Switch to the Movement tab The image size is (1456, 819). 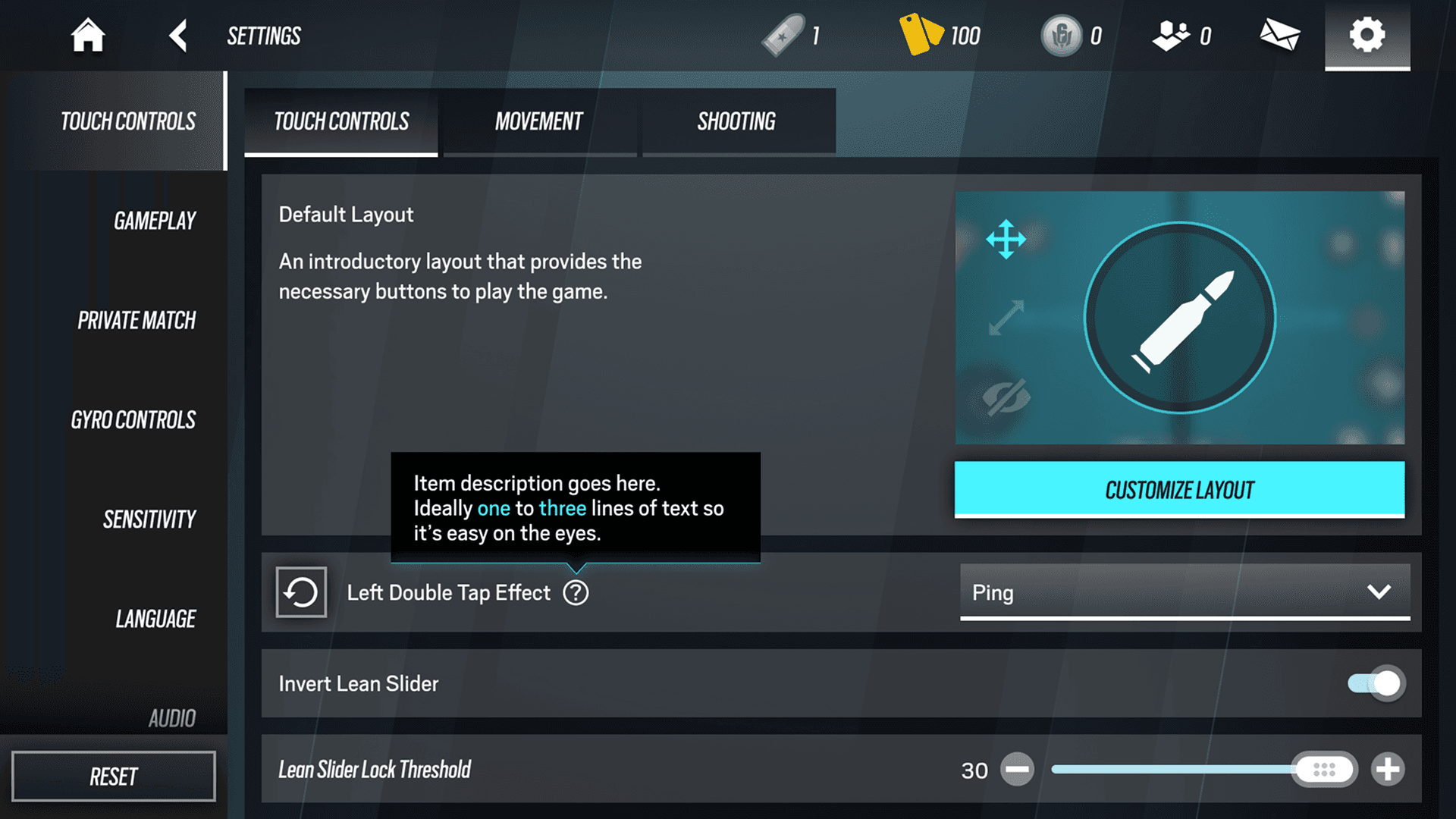538,121
